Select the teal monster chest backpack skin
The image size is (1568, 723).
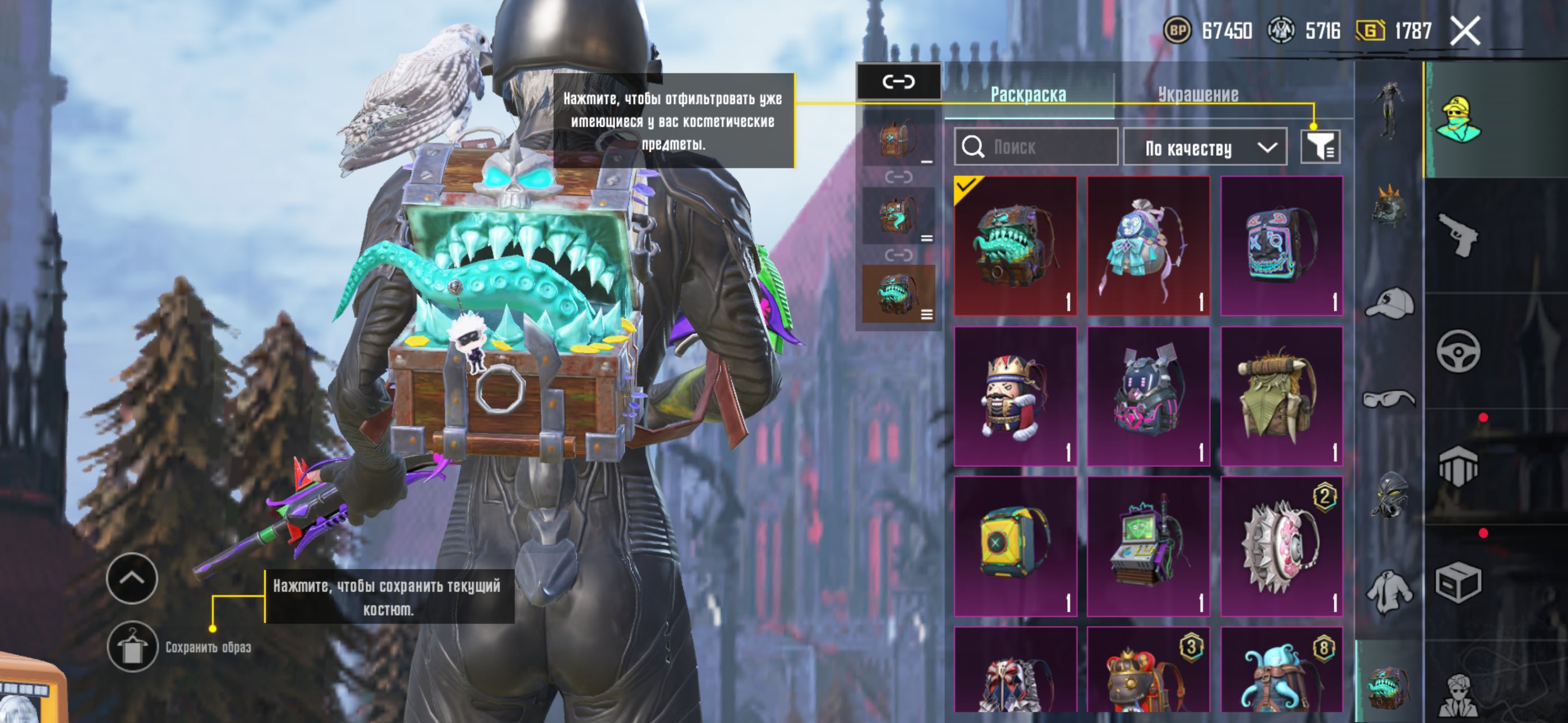click(x=1014, y=246)
